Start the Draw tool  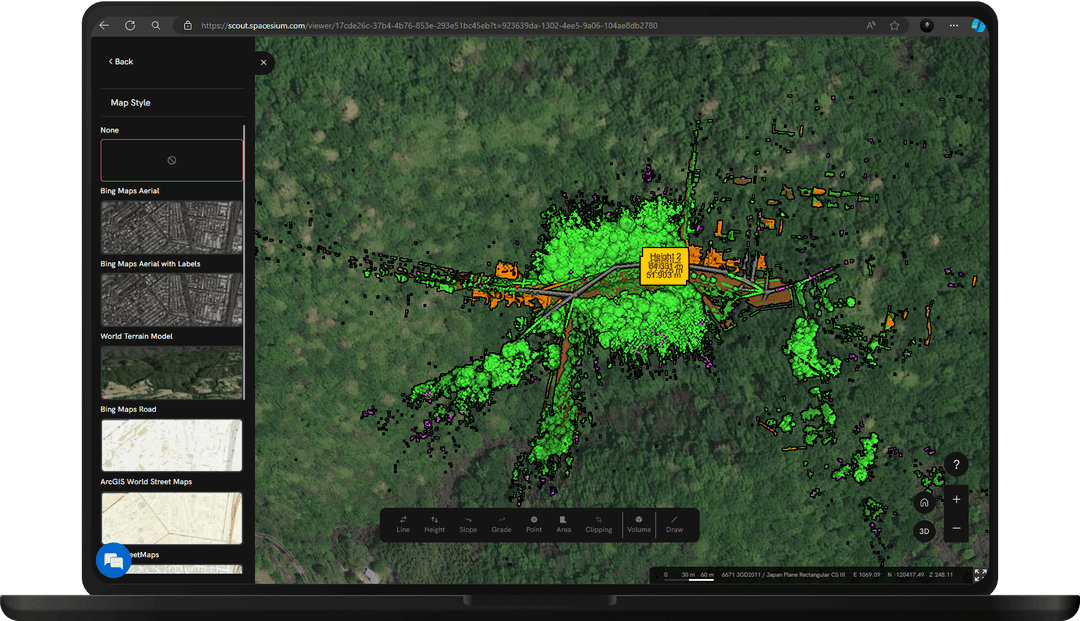coord(674,524)
